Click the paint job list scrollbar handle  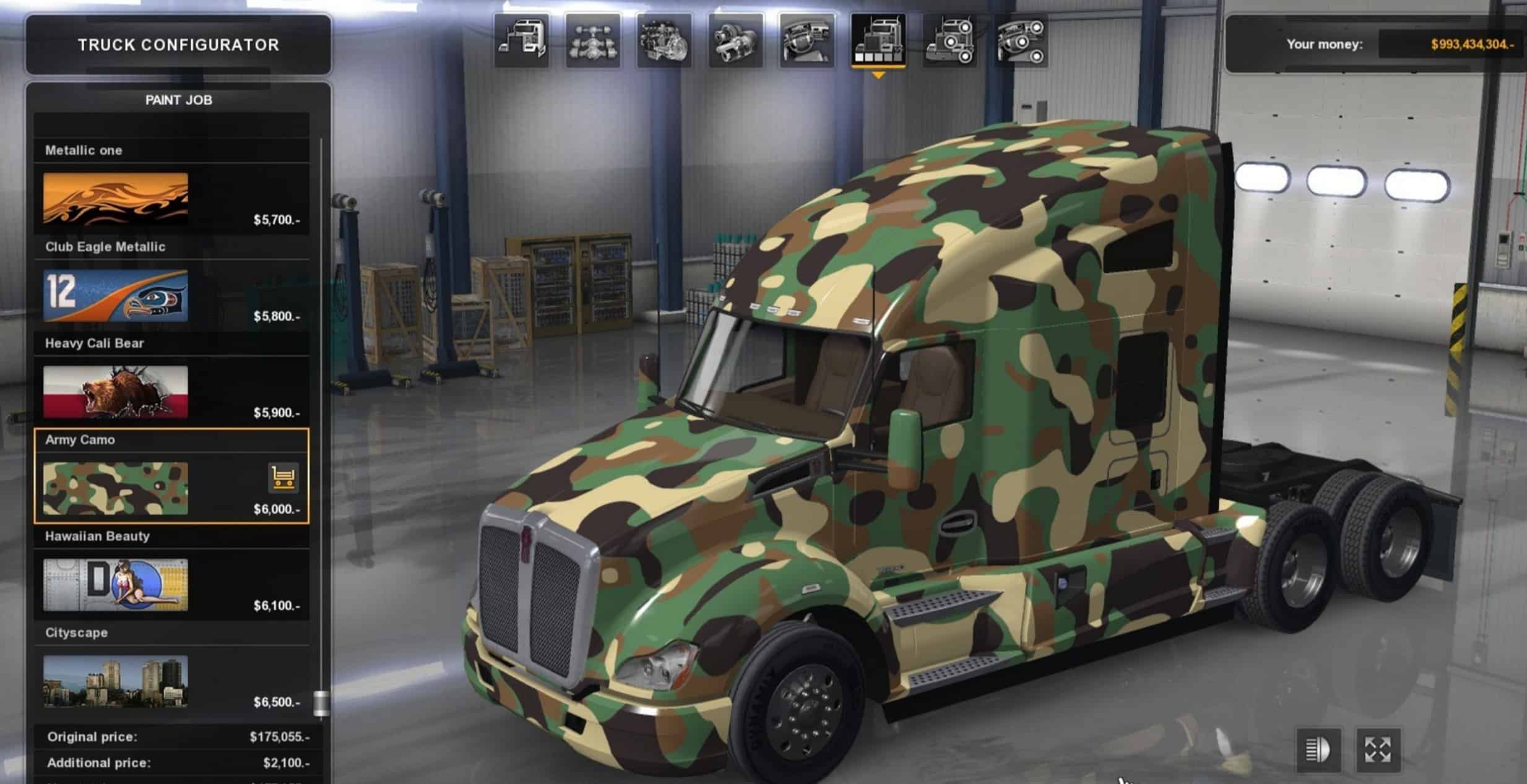(x=321, y=704)
